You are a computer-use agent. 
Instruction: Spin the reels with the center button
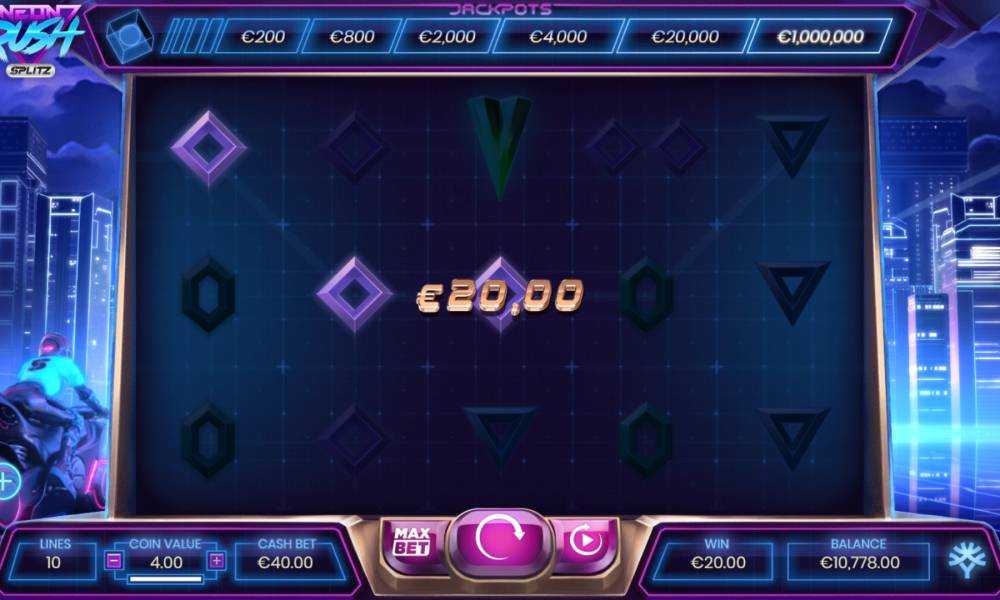[x=498, y=541]
